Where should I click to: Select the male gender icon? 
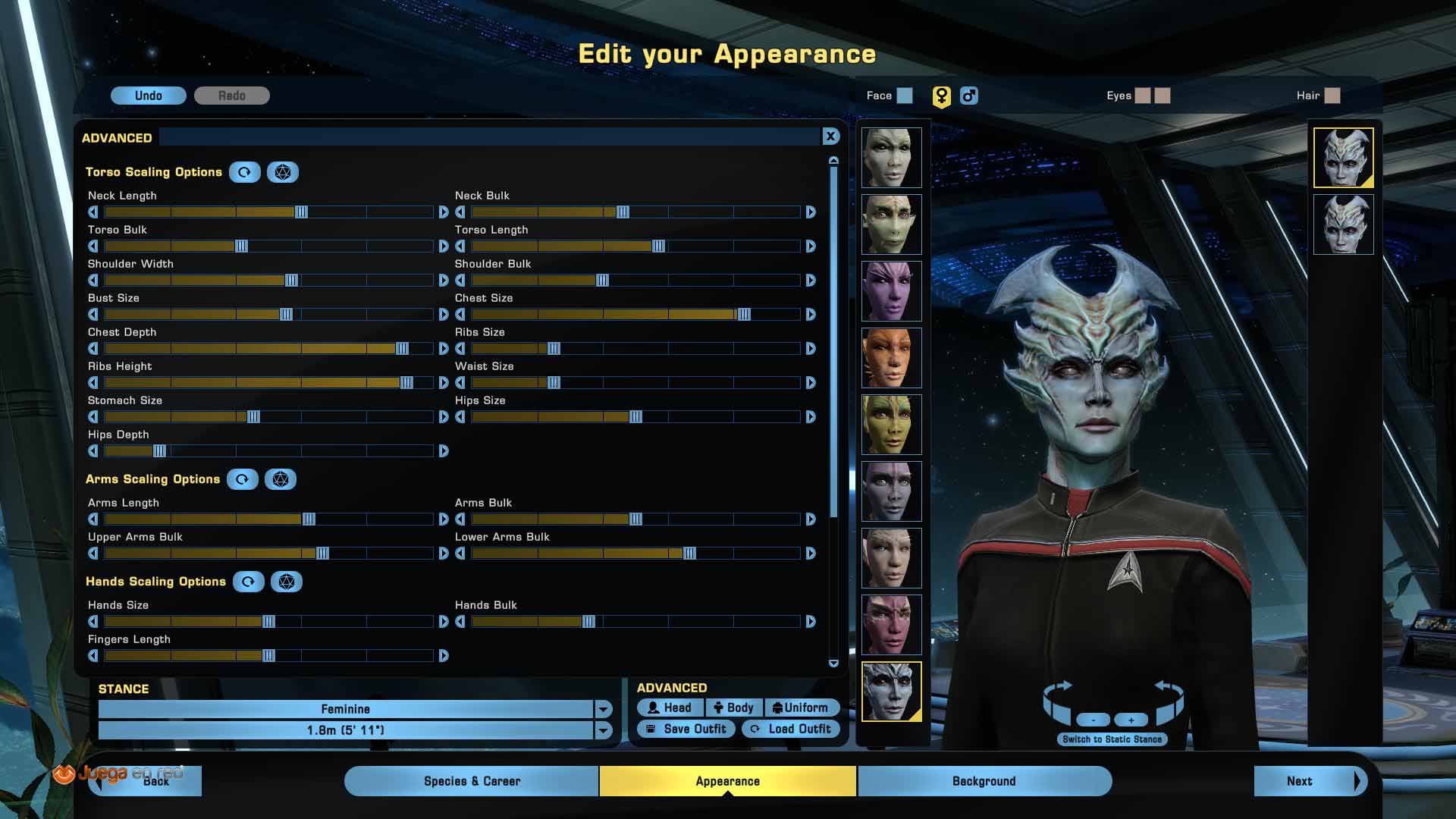pyautogui.click(x=968, y=96)
